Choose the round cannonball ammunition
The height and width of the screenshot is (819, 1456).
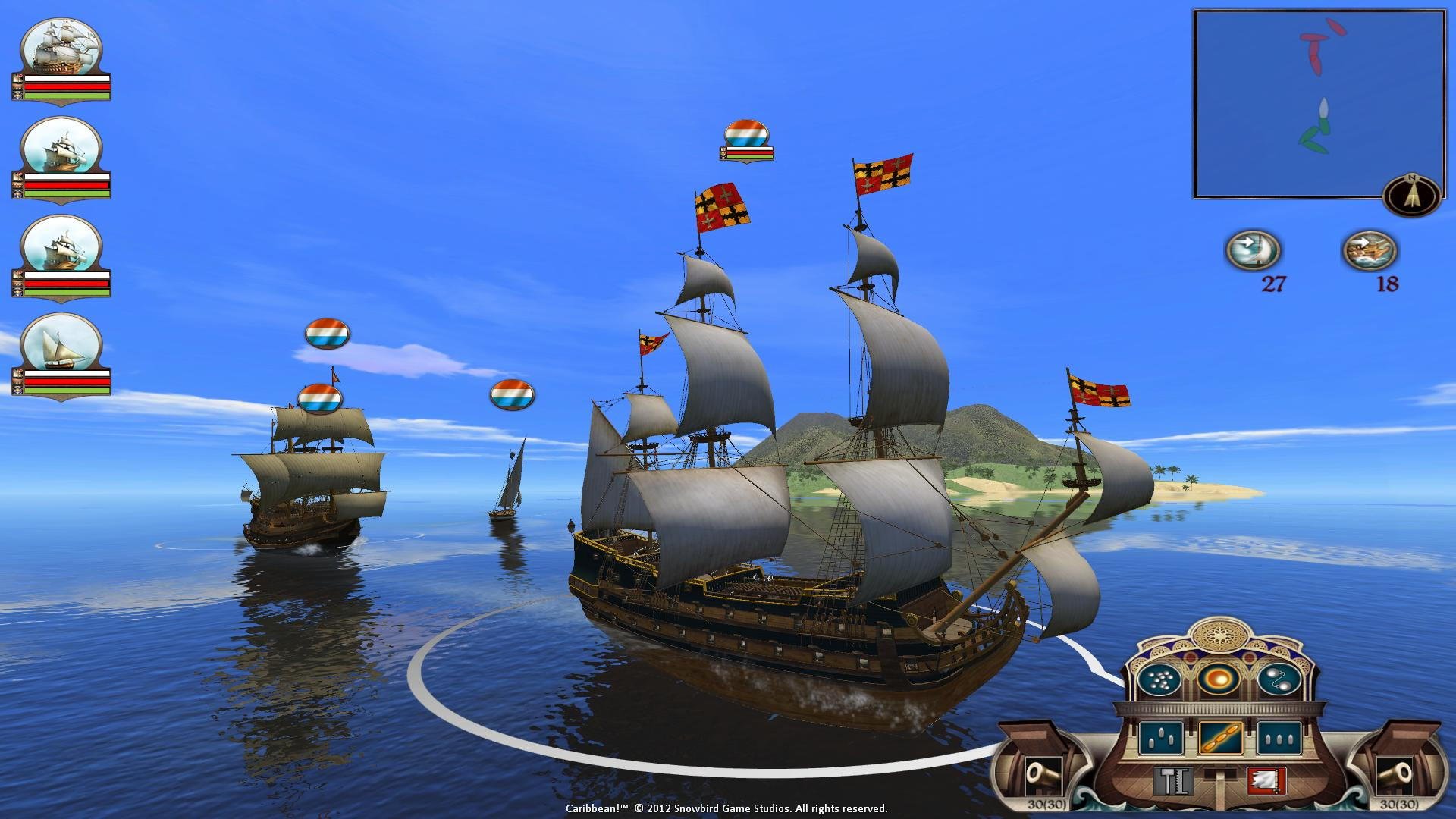coord(1219,679)
